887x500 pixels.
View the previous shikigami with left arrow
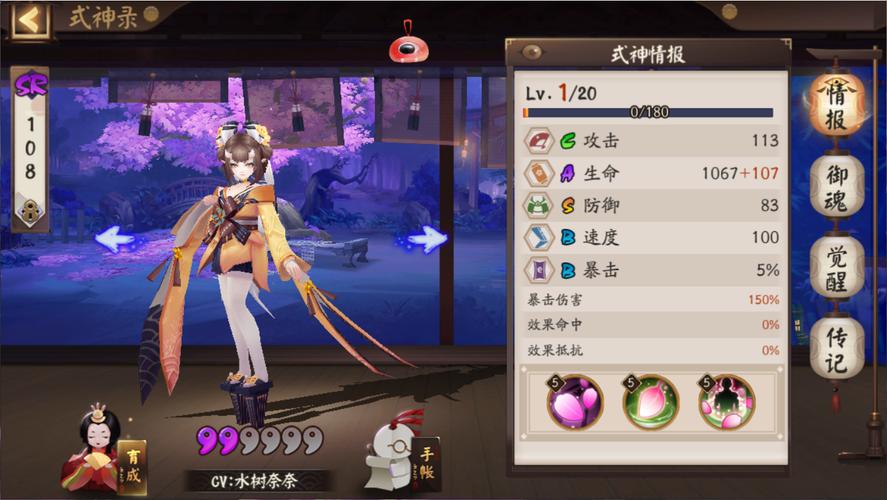115,238
